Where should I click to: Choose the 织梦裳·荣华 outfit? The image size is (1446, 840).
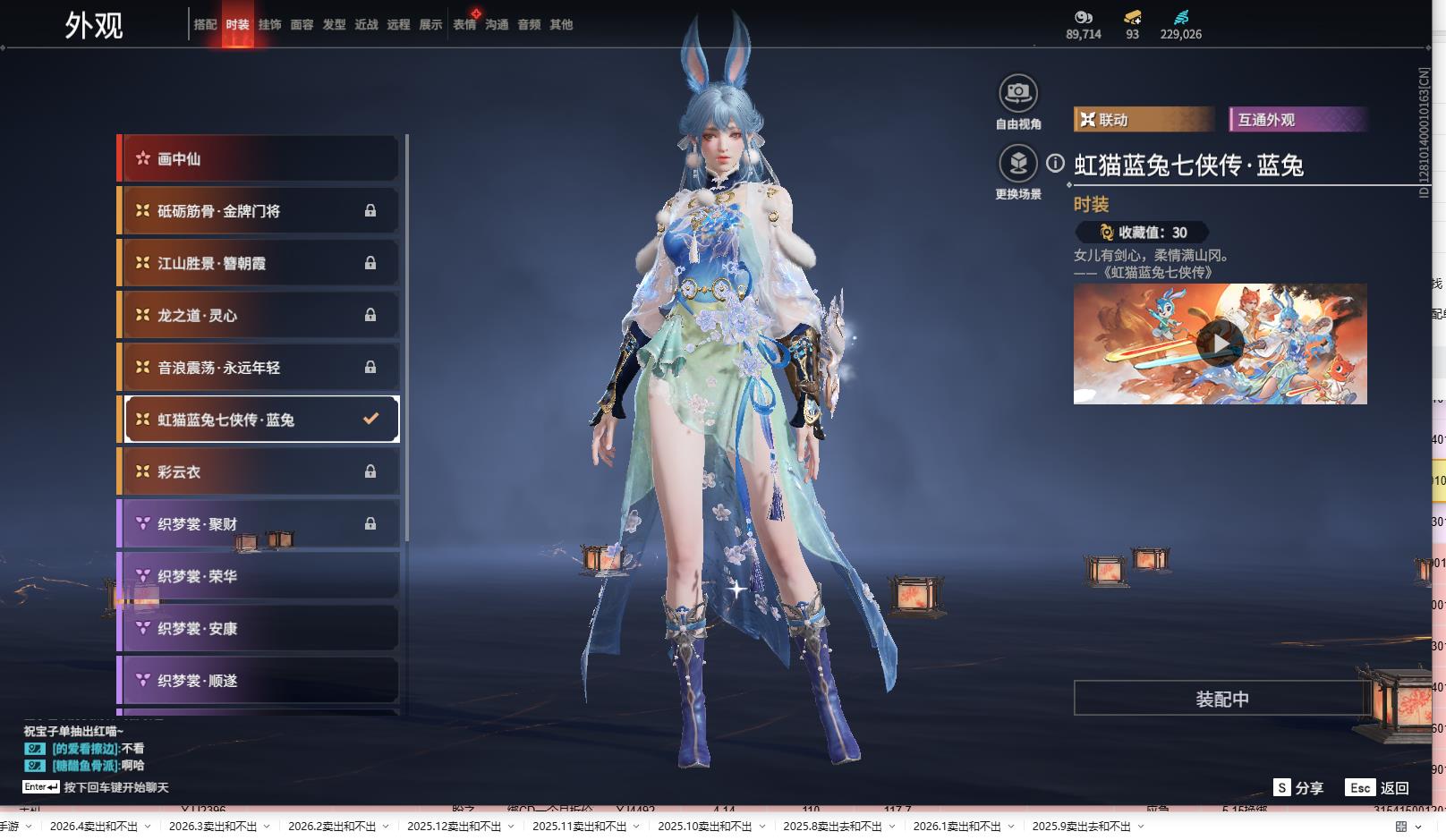point(259,577)
